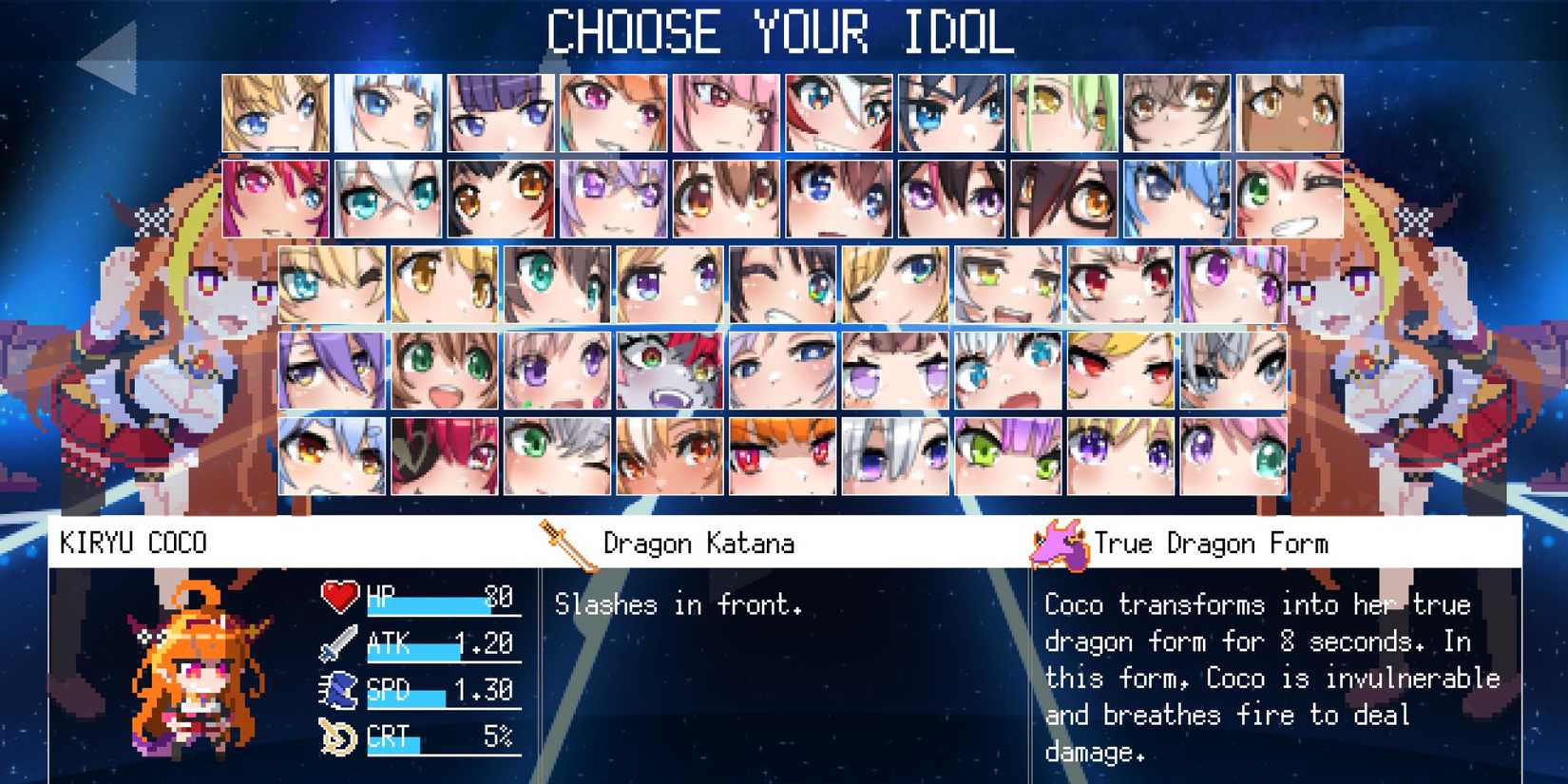Screen dimensions: 1568x784
Task: Choose the grinning pink-haired, green-eyed idol
Action: [1290, 199]
